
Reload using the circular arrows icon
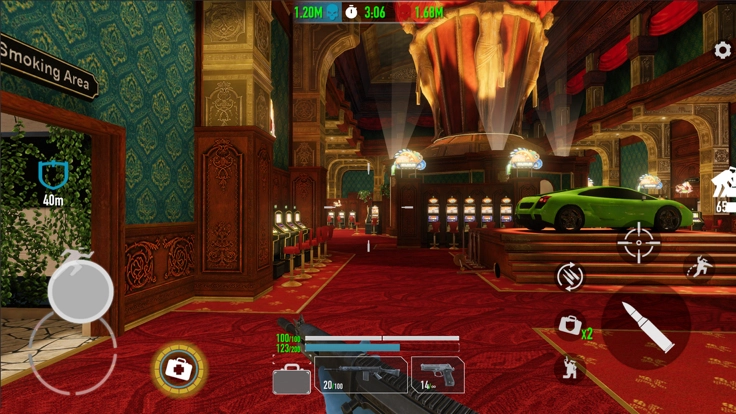[x=571, y=275]
